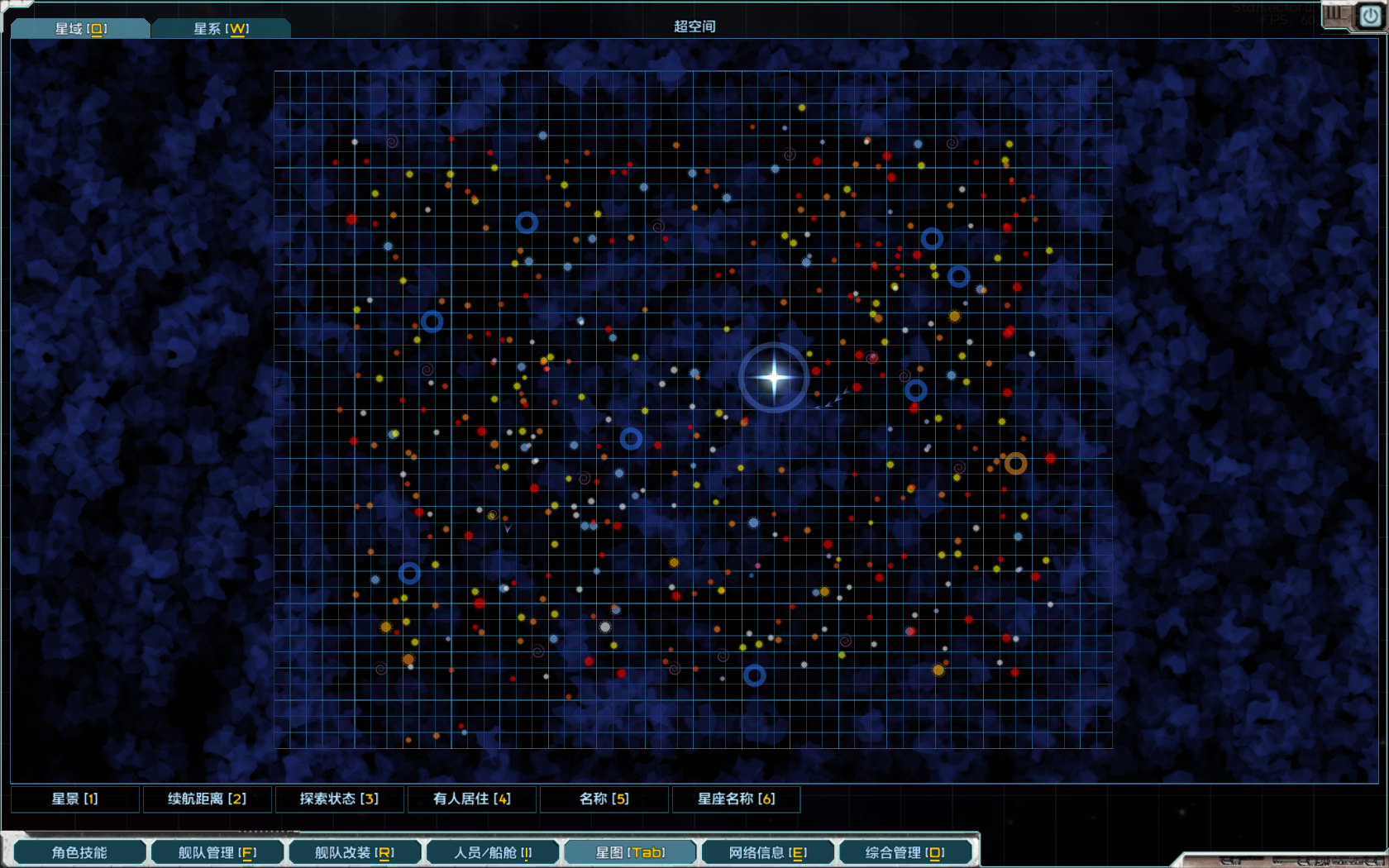
Task: Click the blue-ringed system left of the central star
Action: click(x=632, y=439)
